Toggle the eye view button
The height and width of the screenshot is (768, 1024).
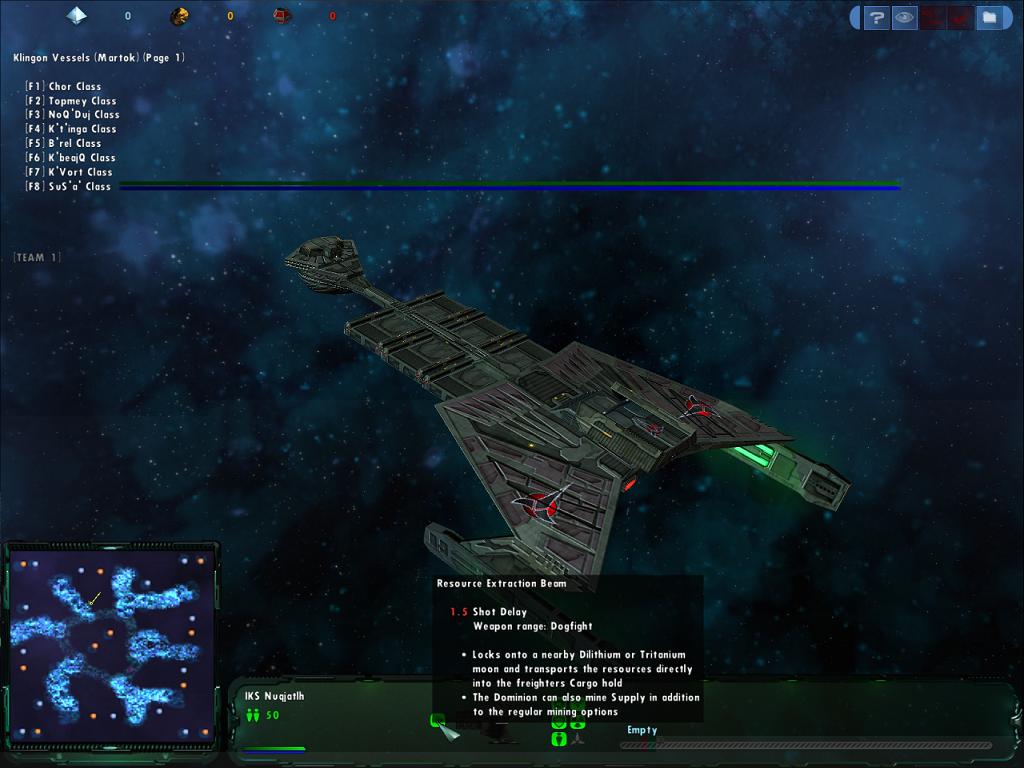[904, 17]
